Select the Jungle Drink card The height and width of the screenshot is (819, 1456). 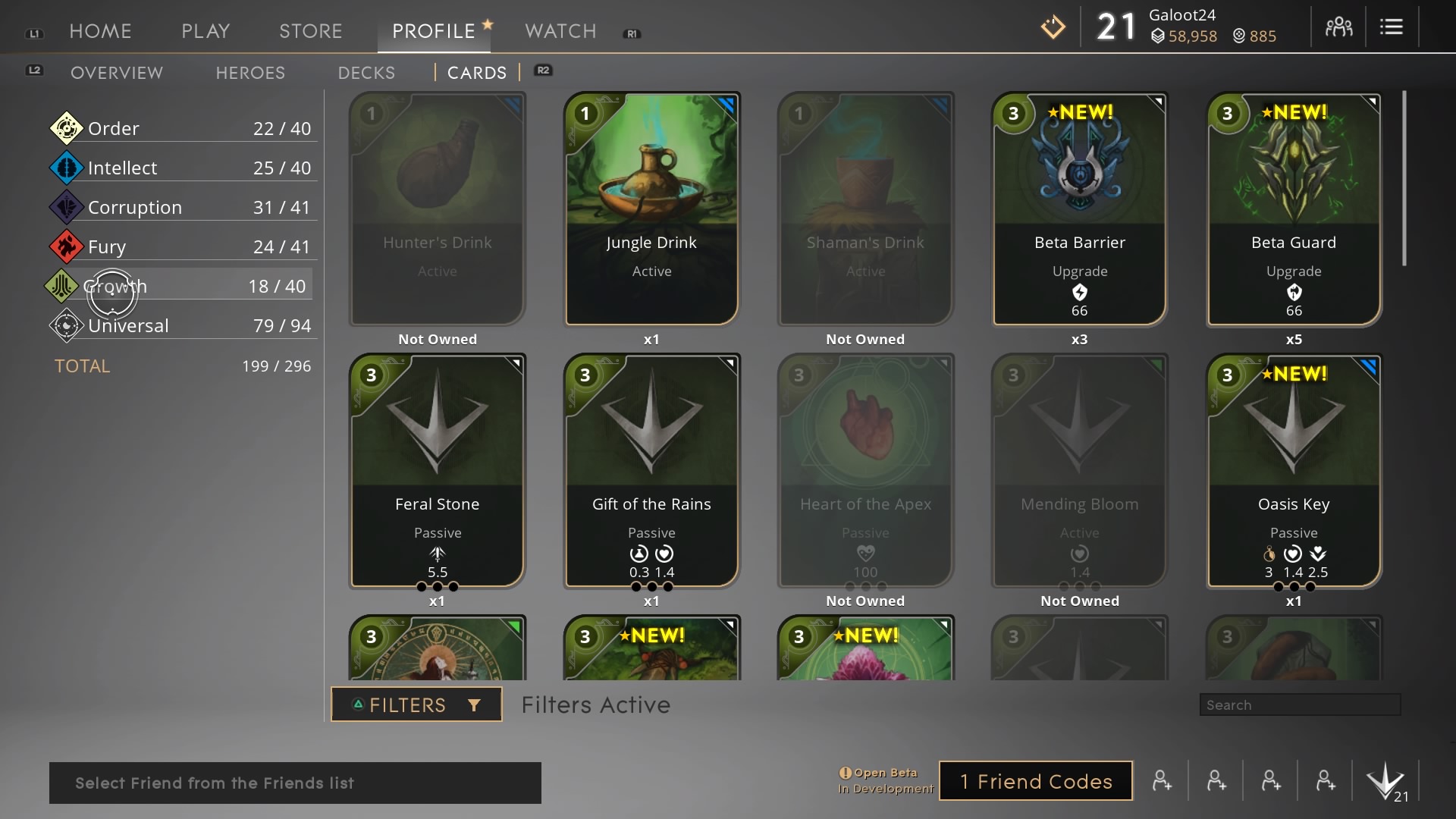[651, 209]
